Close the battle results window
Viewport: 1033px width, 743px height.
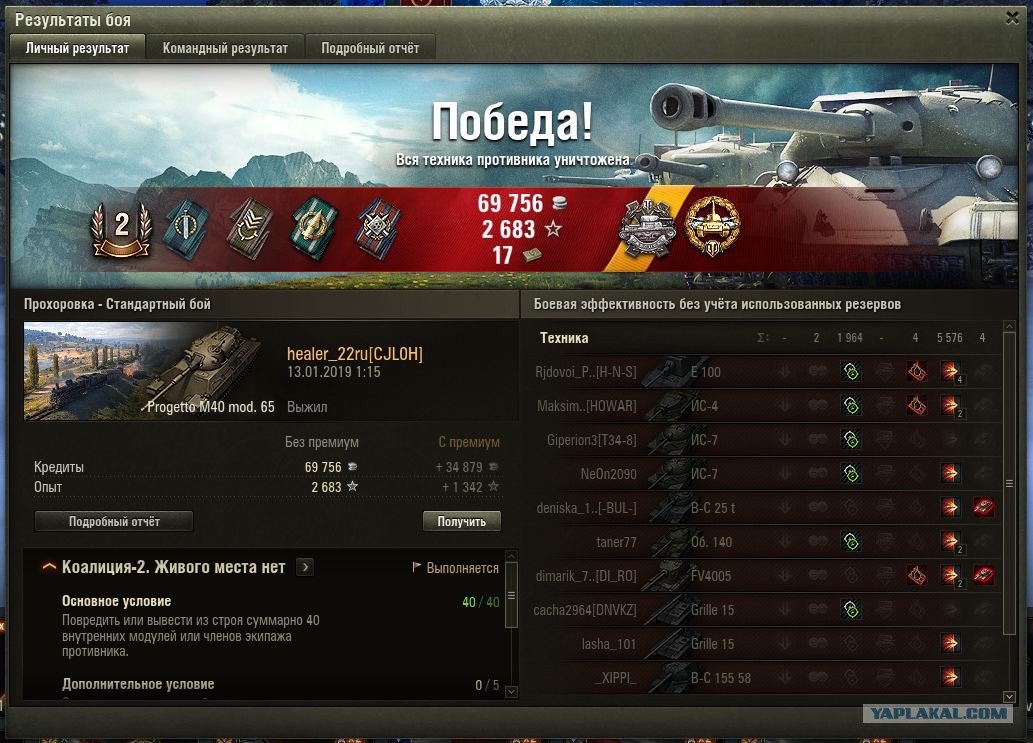[1013, 18]
